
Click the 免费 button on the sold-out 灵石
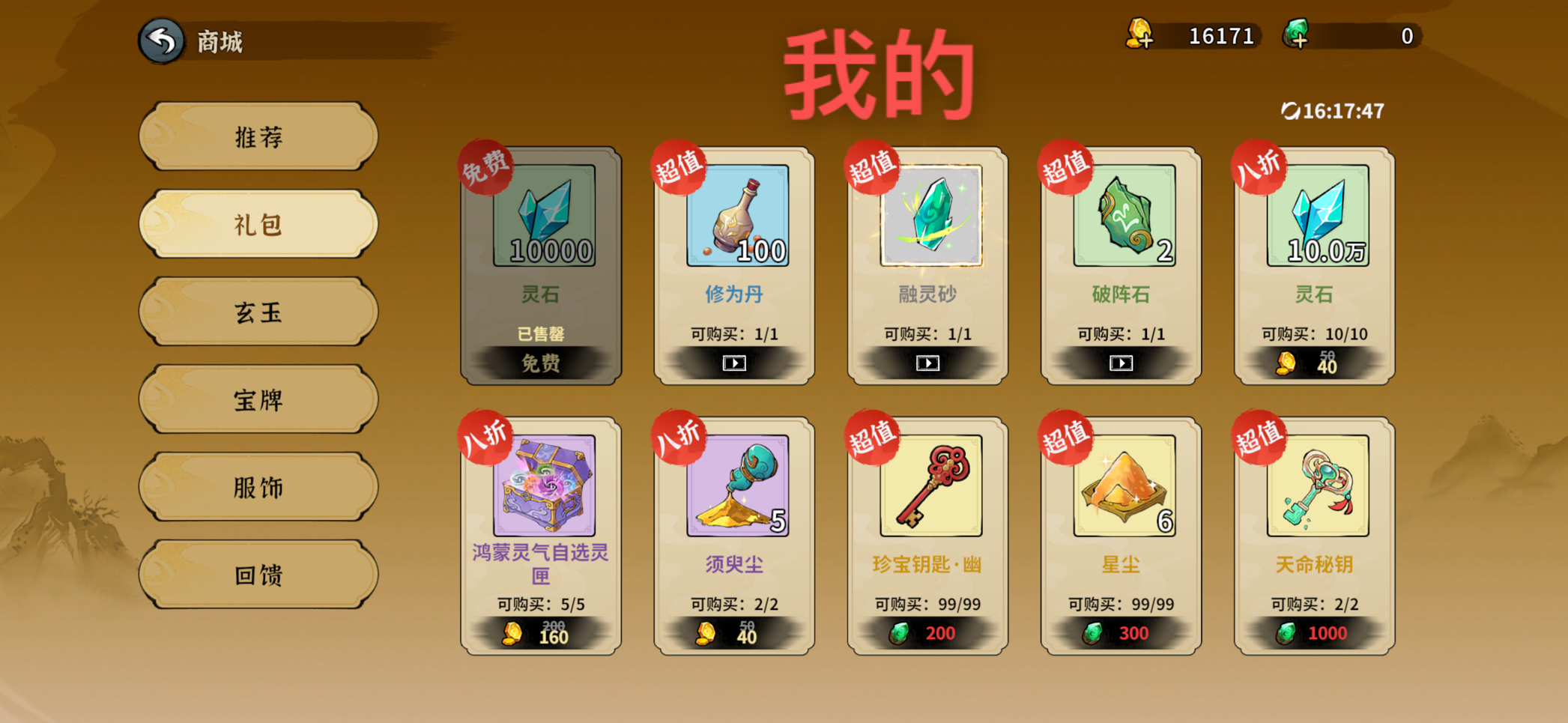[x=539, y=364]
